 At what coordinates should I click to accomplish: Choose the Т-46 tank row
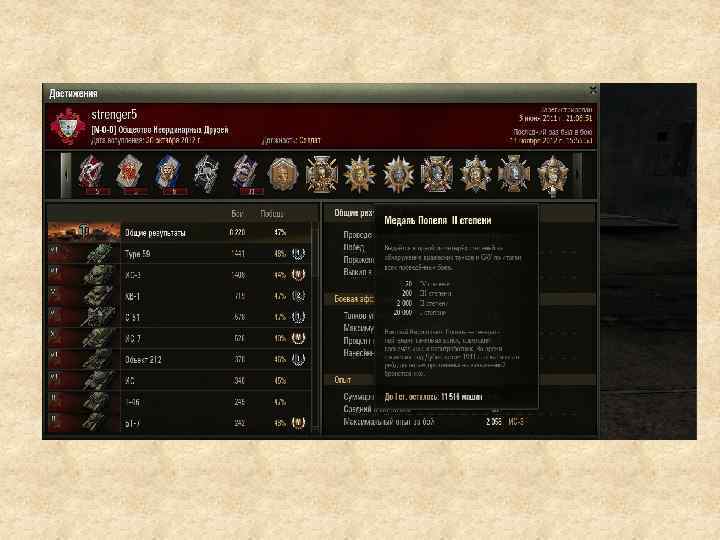click(x=180, y=402)
